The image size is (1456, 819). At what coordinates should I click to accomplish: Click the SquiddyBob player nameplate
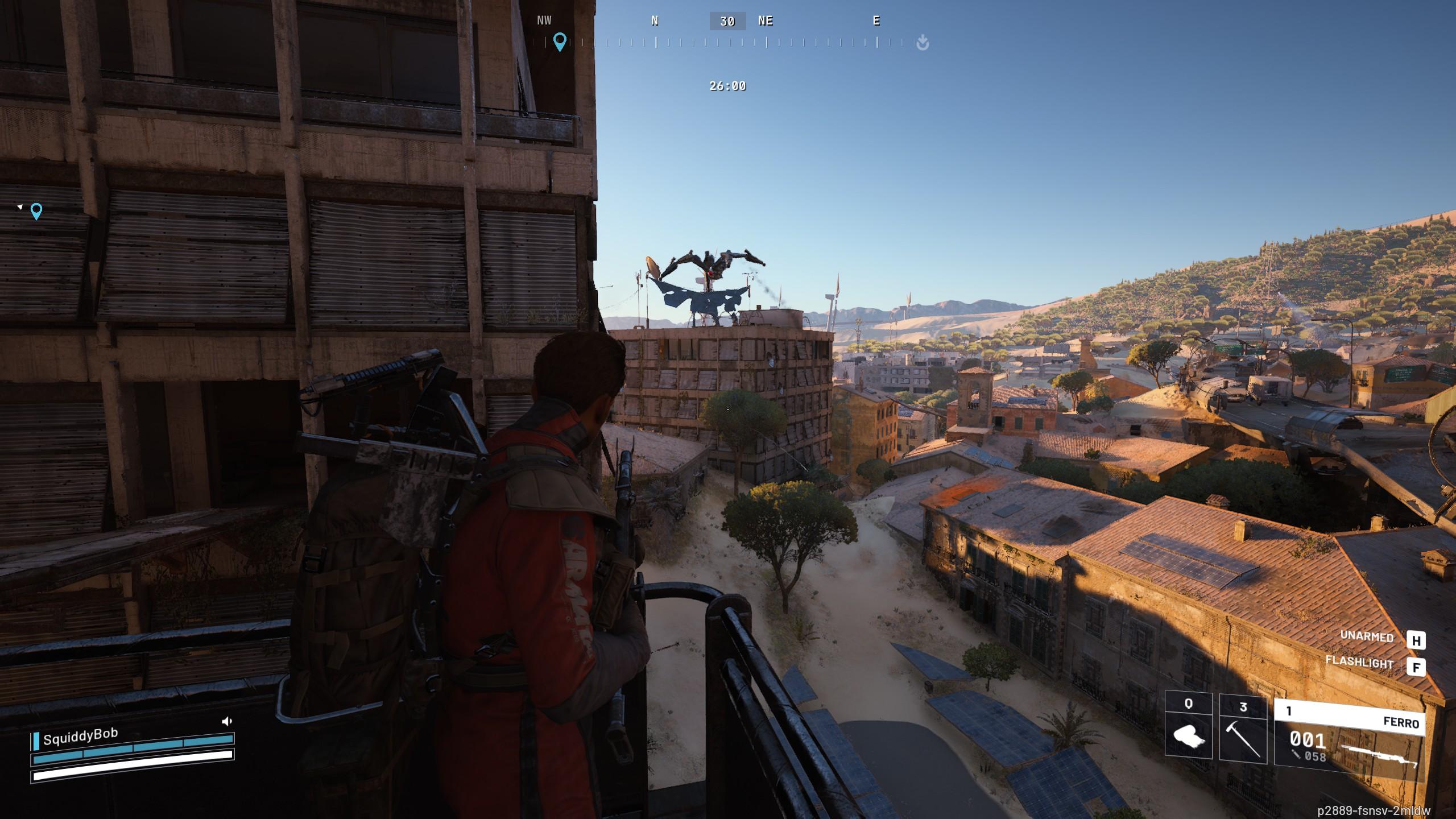(x=80, y=737)
